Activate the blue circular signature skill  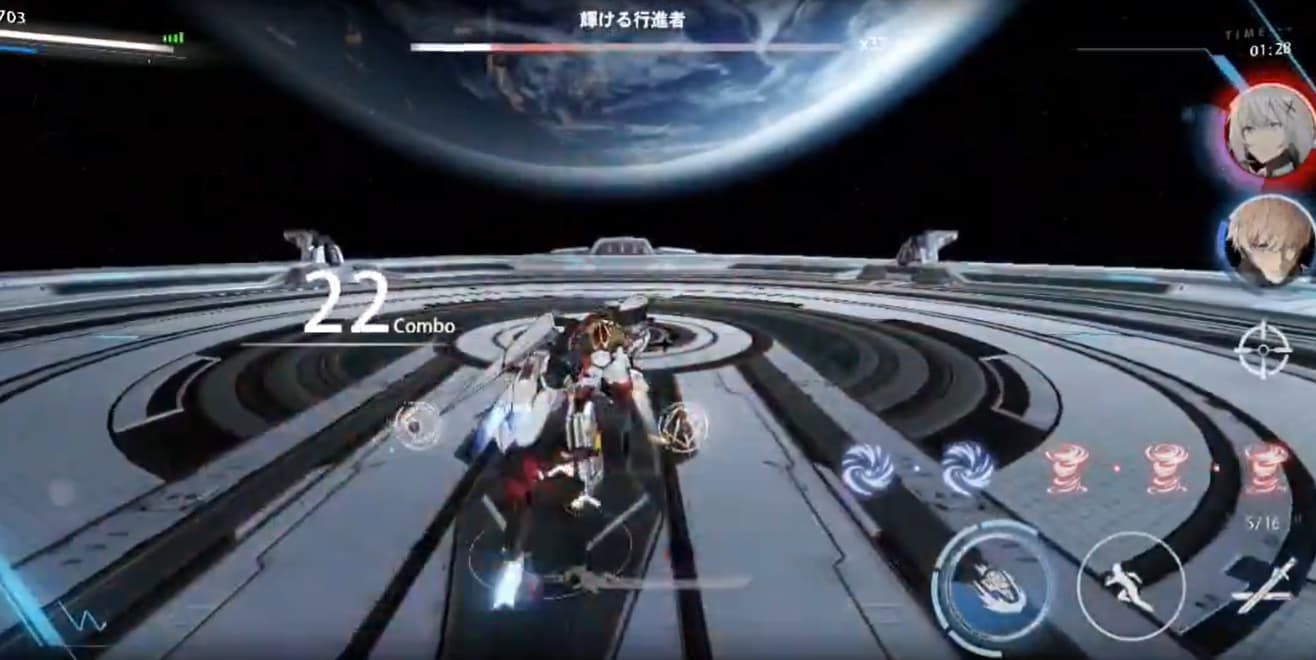992,582
